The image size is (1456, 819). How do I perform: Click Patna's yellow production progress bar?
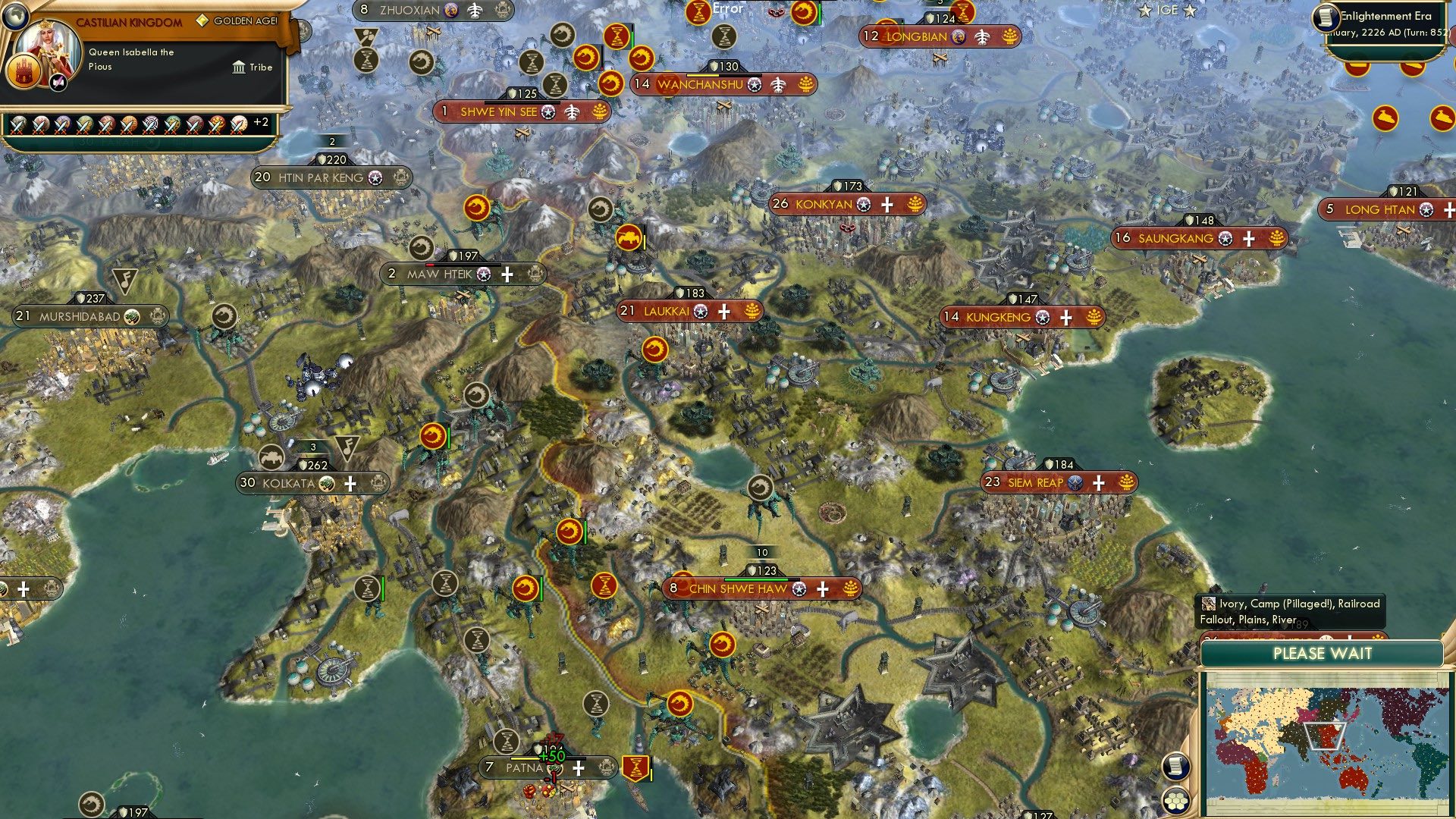(523, 758)
